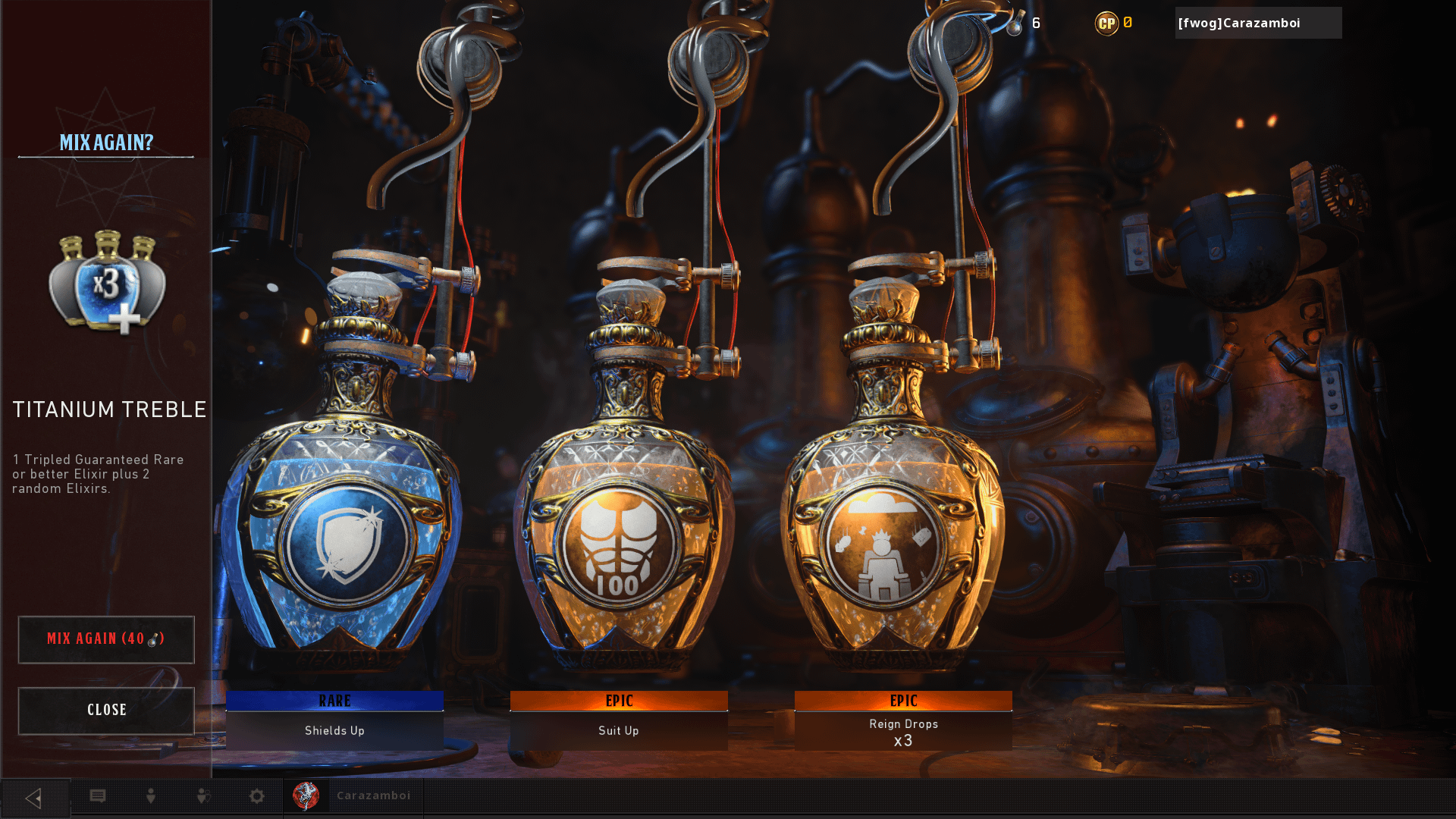The width and height of the screenshot is (1456, 819).
Task: Open the friends group icon
Action: click(x=203, y=796)
